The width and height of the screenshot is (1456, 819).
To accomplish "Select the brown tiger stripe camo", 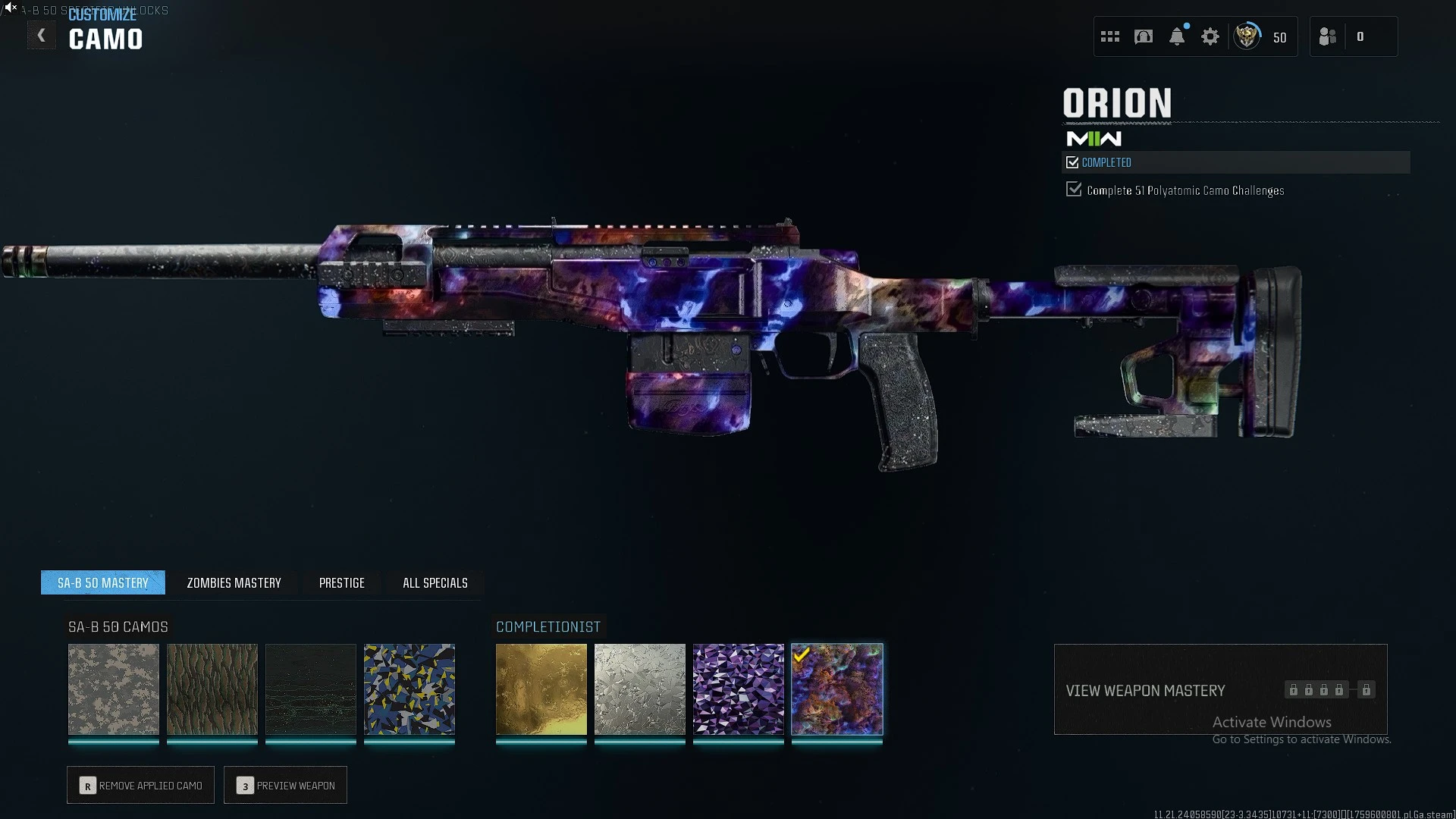I will point(212,689).
